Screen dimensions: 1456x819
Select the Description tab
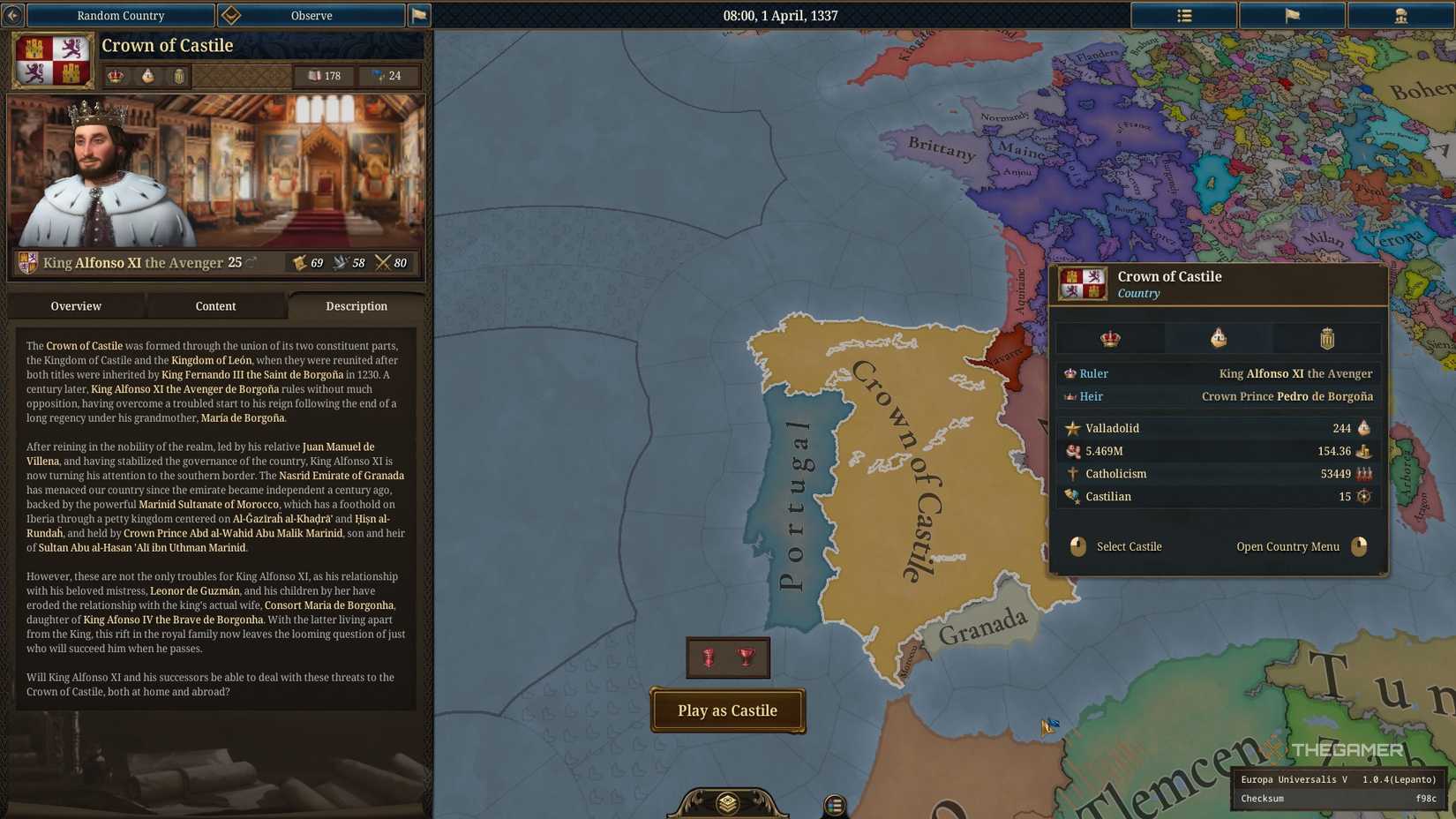[x=356, y=306]
